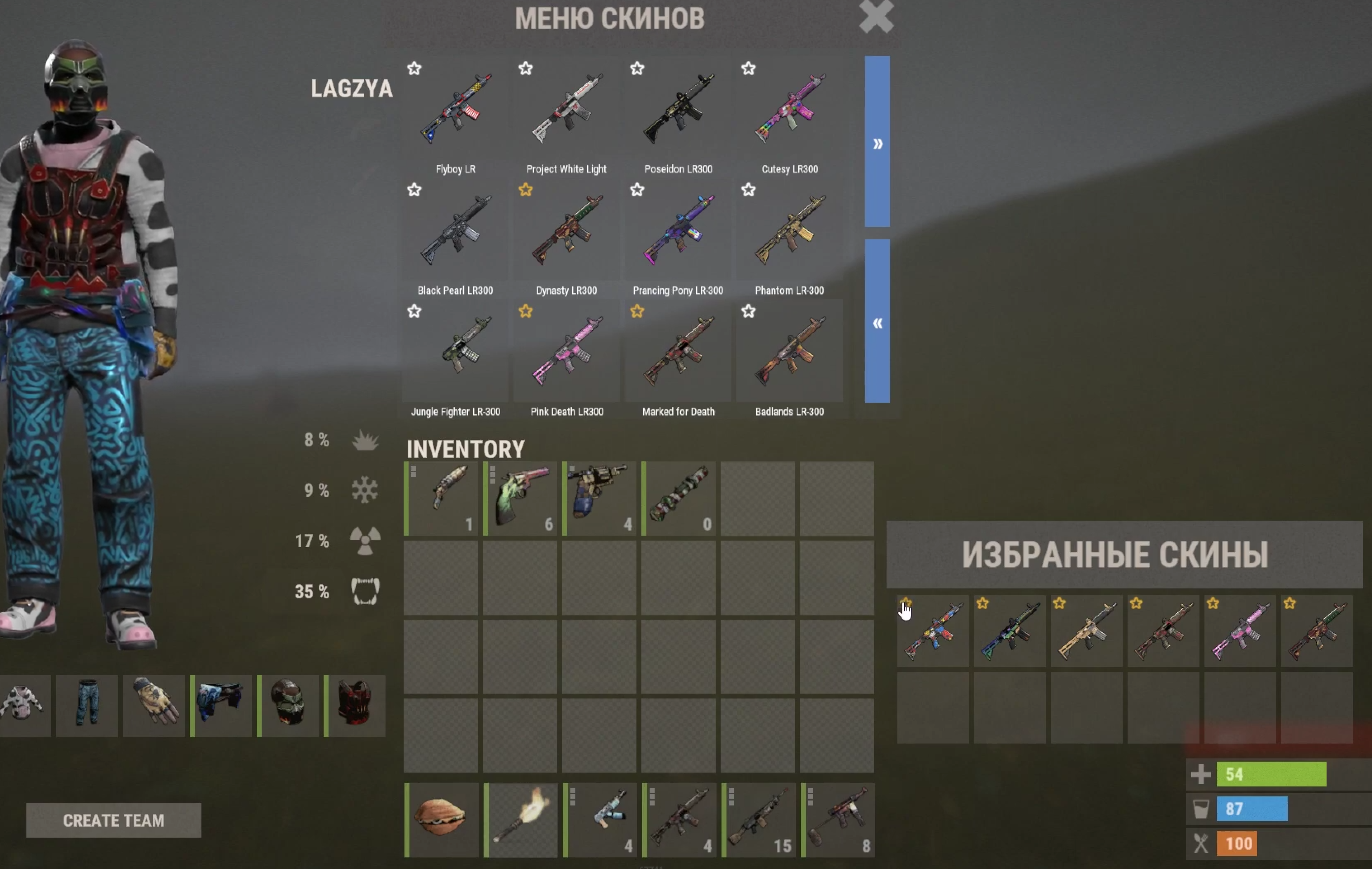This screenshot has width=1372, height=869.
Task: Go back to the previous skins page
Action: 877,322
